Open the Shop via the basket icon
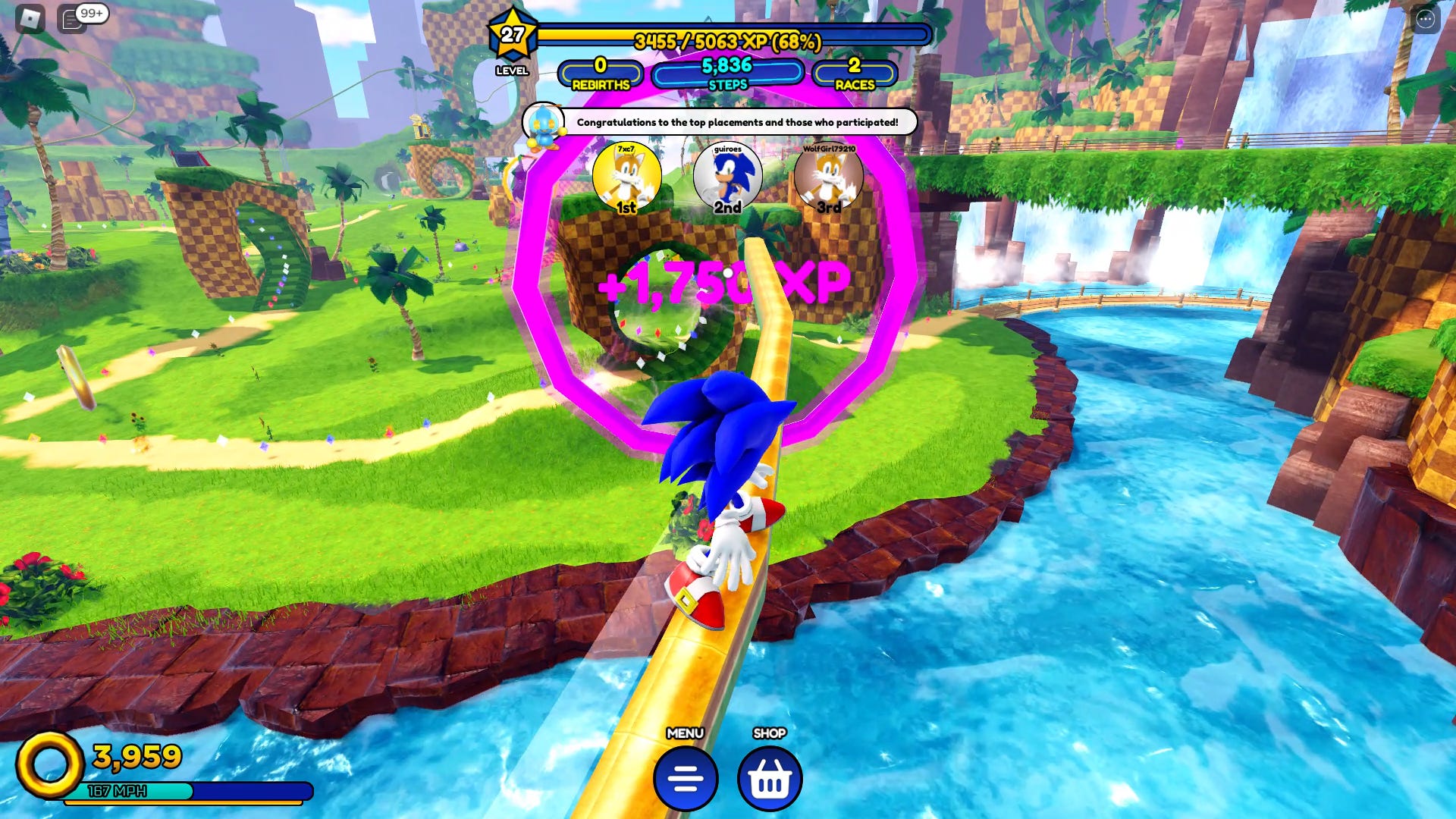Viewport: 1456px width, 819px height. click(770, 777)
